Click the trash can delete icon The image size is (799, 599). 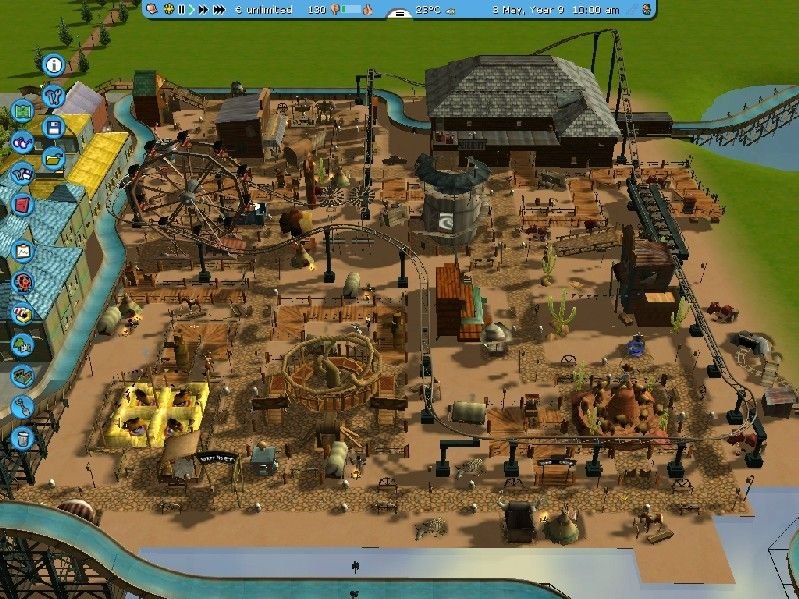click(21, 437)
